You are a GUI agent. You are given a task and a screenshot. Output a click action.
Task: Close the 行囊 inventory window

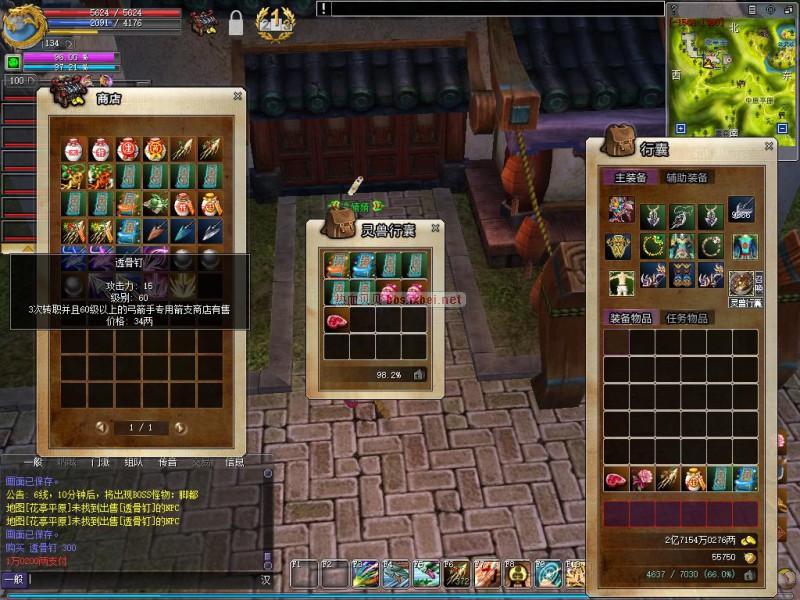(x=768, y=147)
